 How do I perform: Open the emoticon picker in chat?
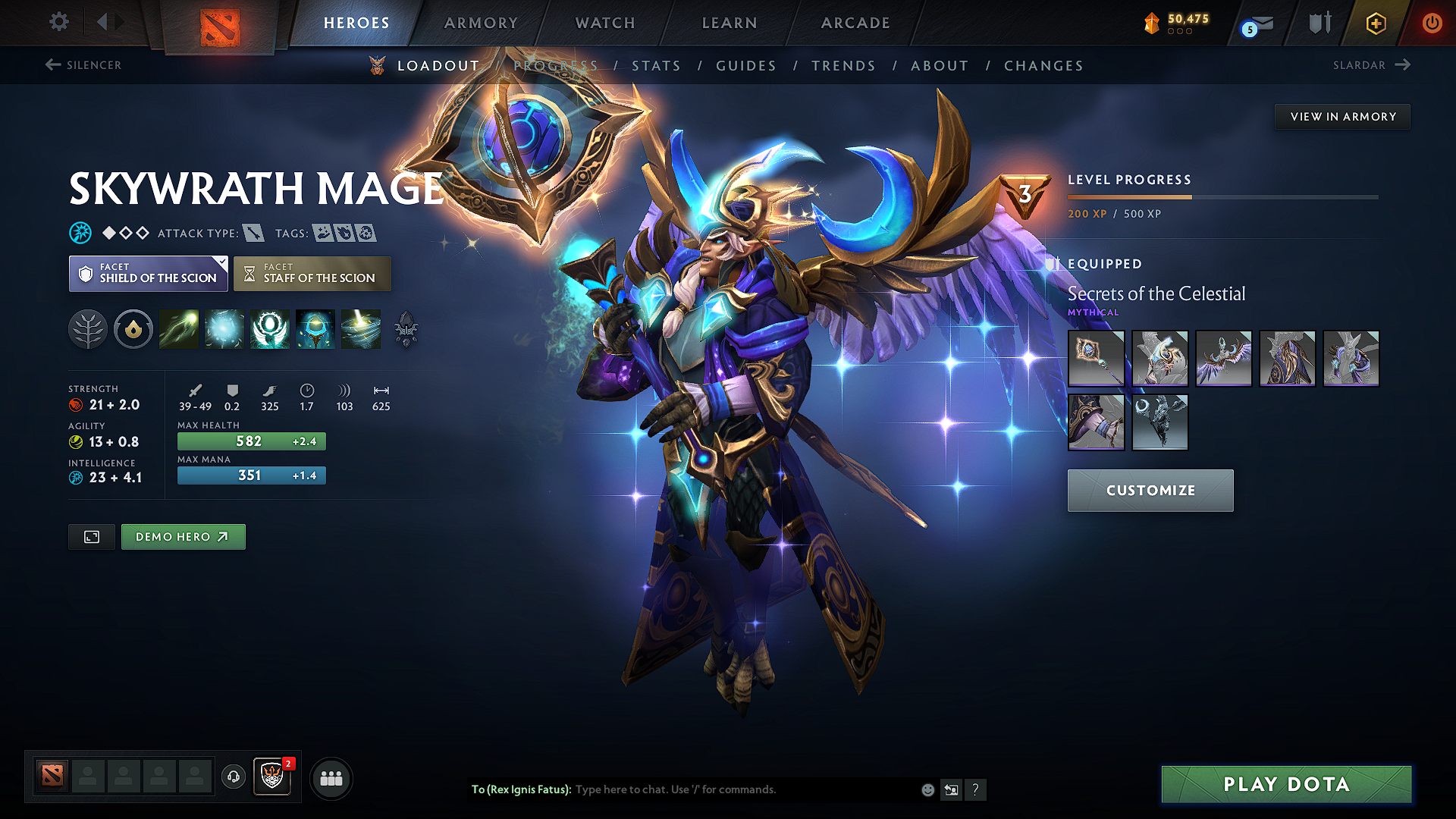[927, 789]
